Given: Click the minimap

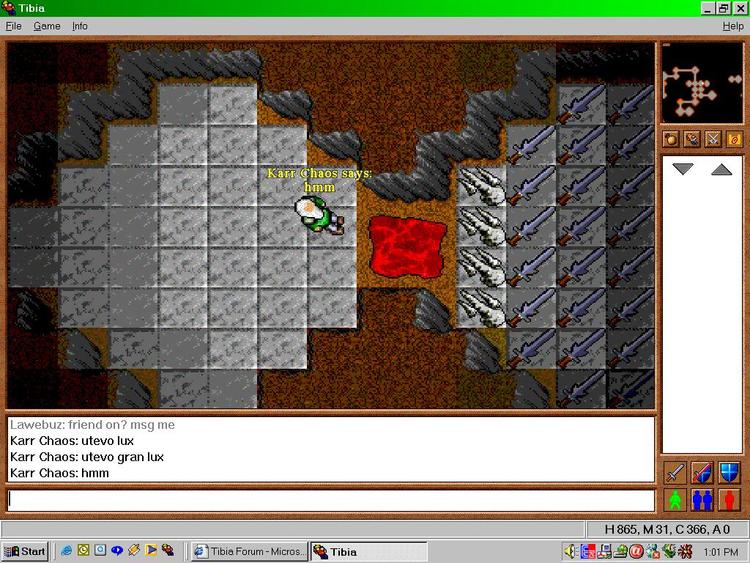Looking at the screenshot, I should click(701, 82).
